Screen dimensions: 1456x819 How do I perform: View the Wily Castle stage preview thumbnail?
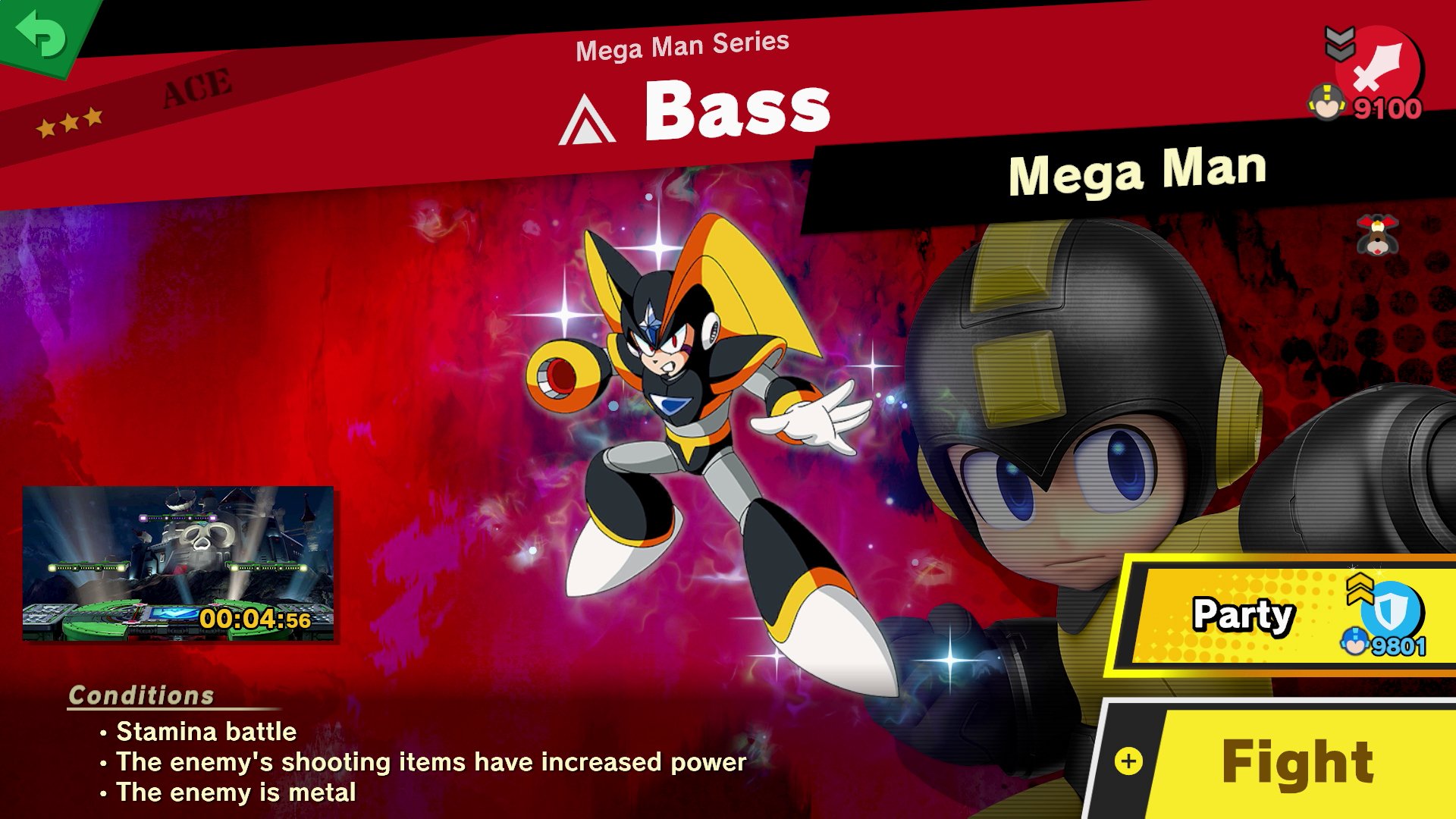[178, 563]
